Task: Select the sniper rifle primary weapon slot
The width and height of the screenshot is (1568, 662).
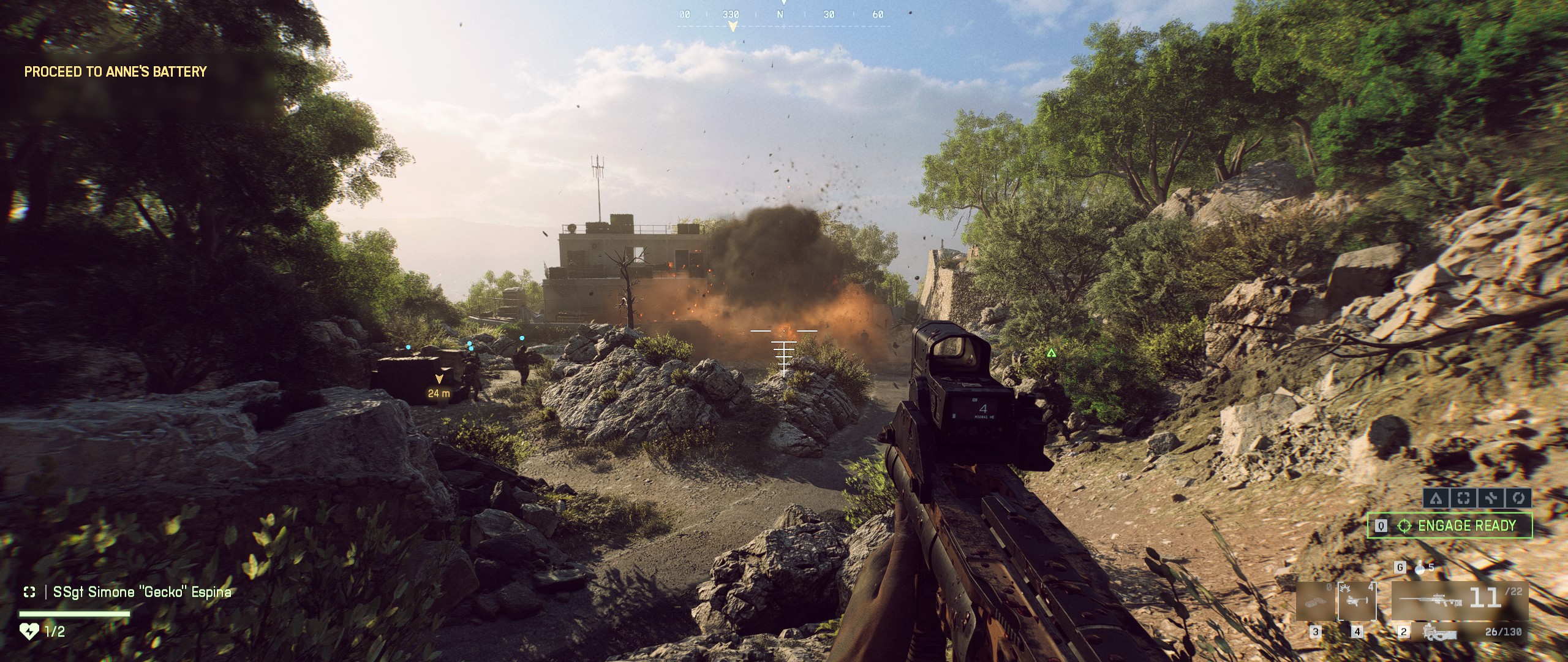Action: coord(1460,599)
